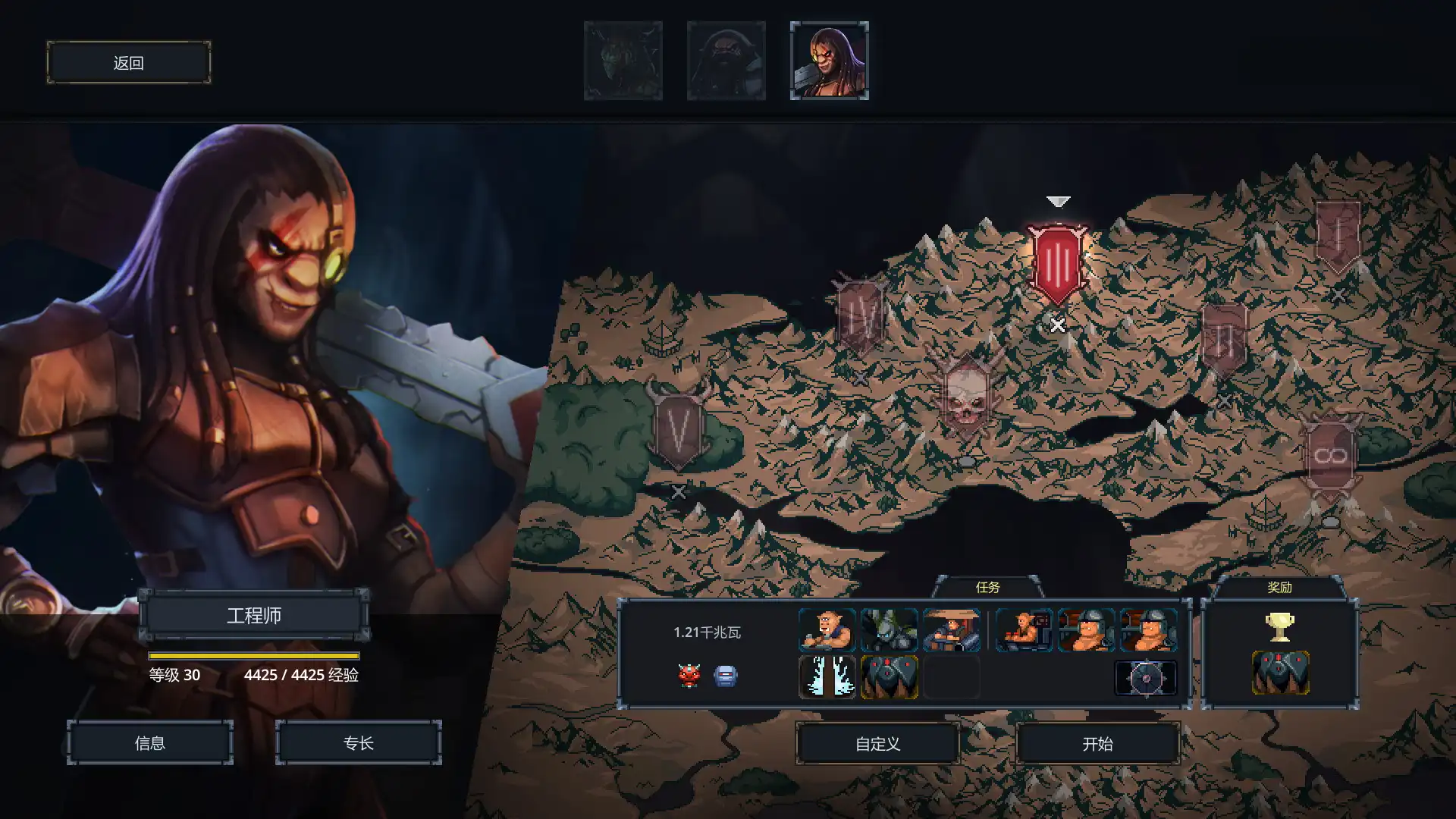
Task: Select the engineer character portrait at top
Action: point(829,59)
